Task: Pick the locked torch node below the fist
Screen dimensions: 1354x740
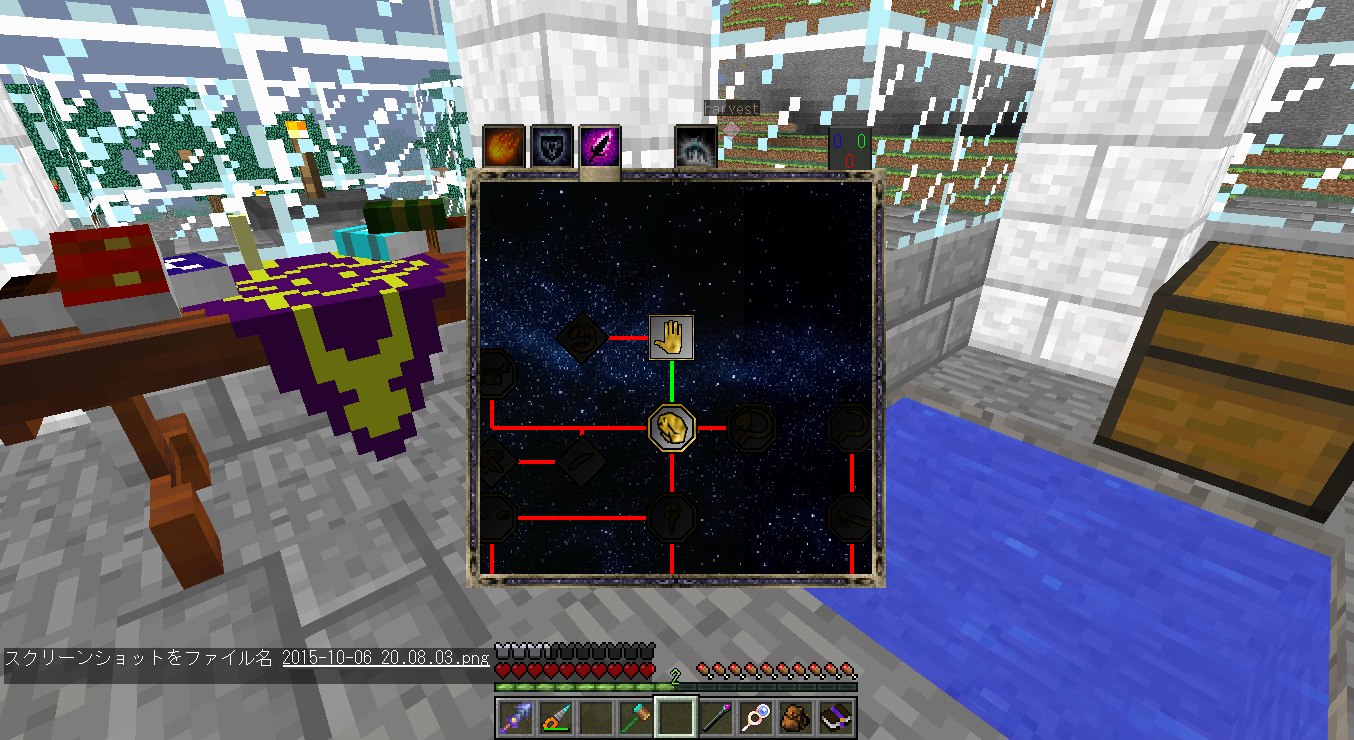Action: [x=671, y=517]
